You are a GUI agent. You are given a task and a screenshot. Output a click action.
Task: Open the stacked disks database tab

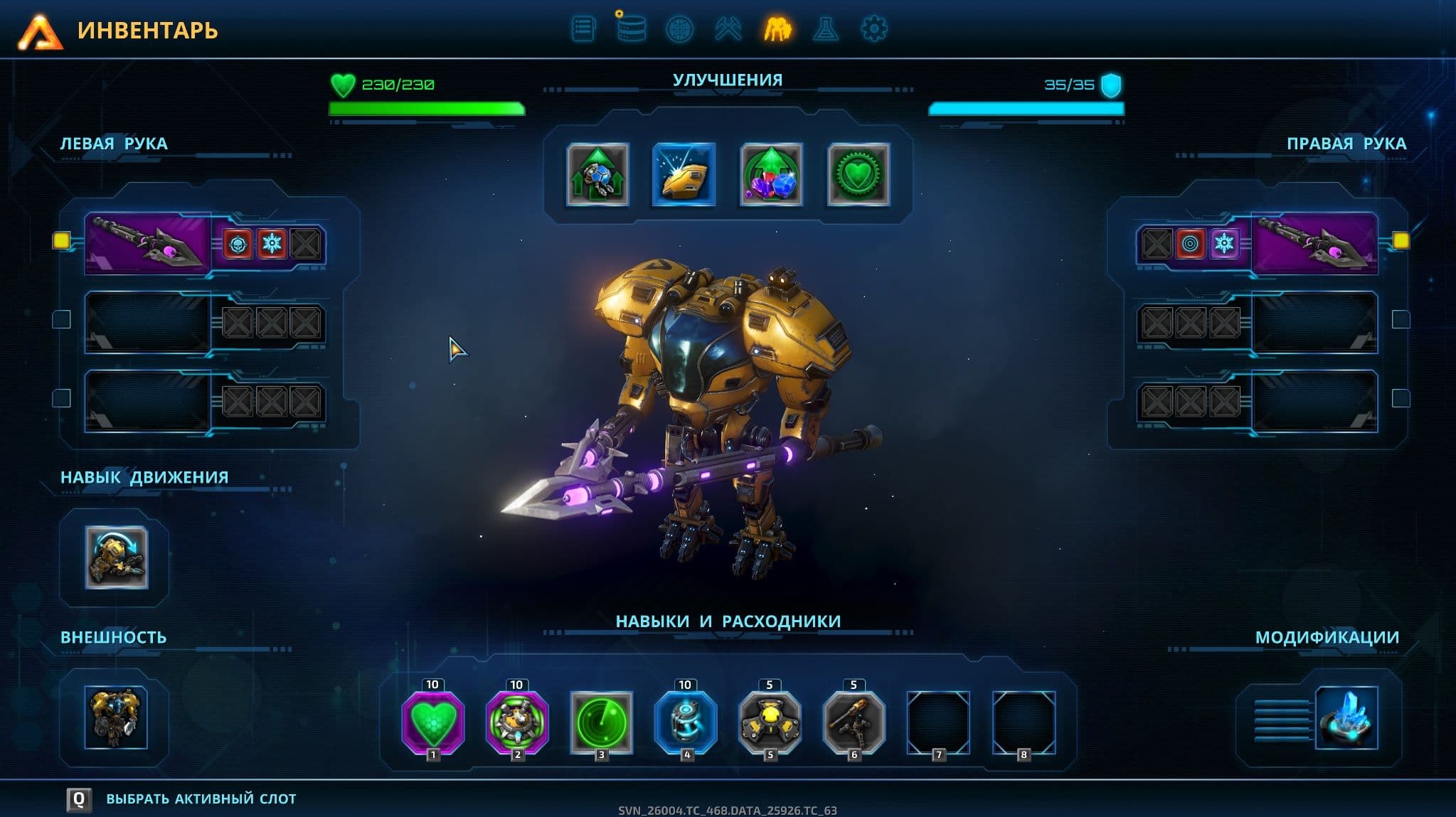pos(631,29)
